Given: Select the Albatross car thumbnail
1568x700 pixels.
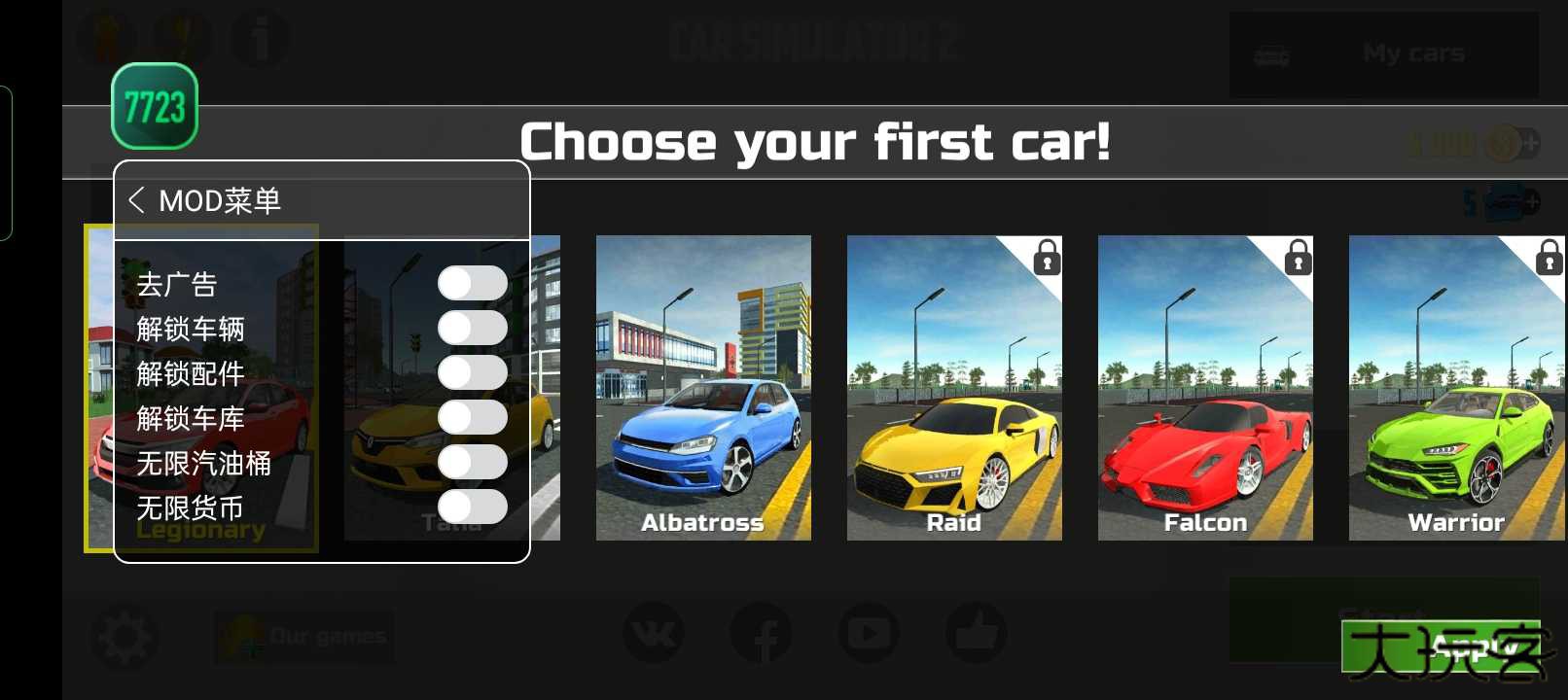Looking at the screenshot, I should coord(703,389).
